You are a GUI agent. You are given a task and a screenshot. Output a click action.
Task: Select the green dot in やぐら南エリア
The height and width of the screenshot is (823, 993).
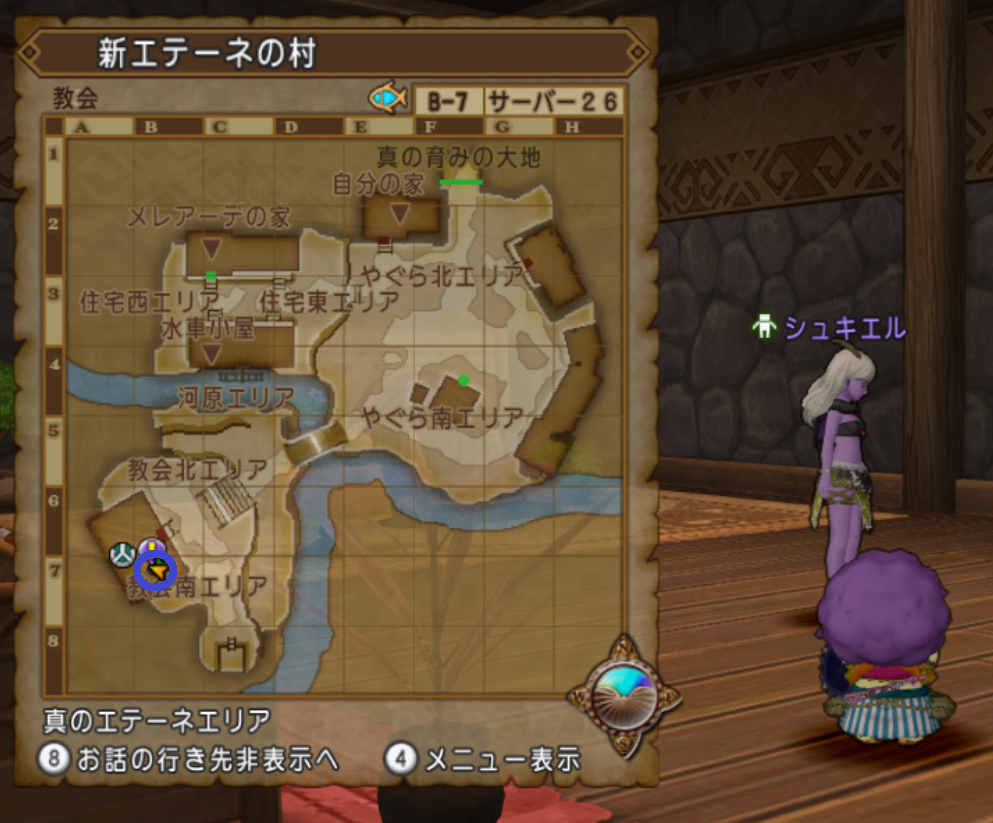(463, 380)
